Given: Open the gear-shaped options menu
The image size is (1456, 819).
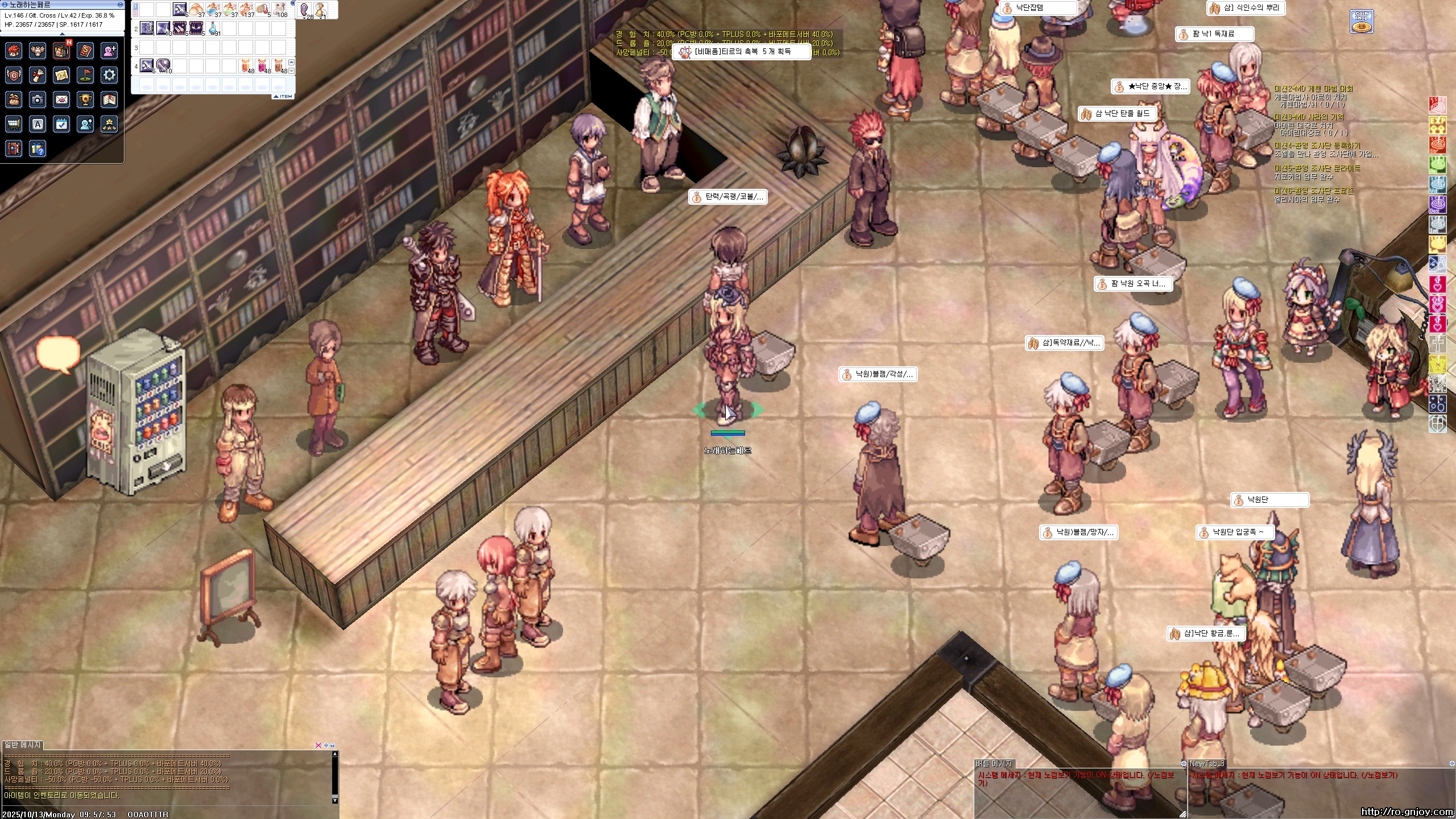Looking at the screenshot, I should point(109,75).
